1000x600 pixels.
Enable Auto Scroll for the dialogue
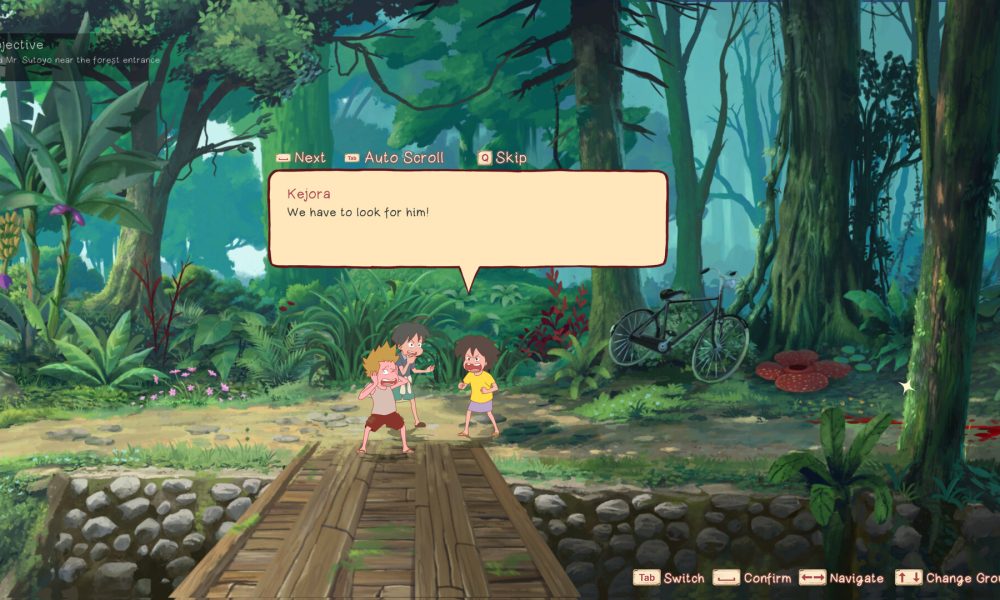point(394,158)
